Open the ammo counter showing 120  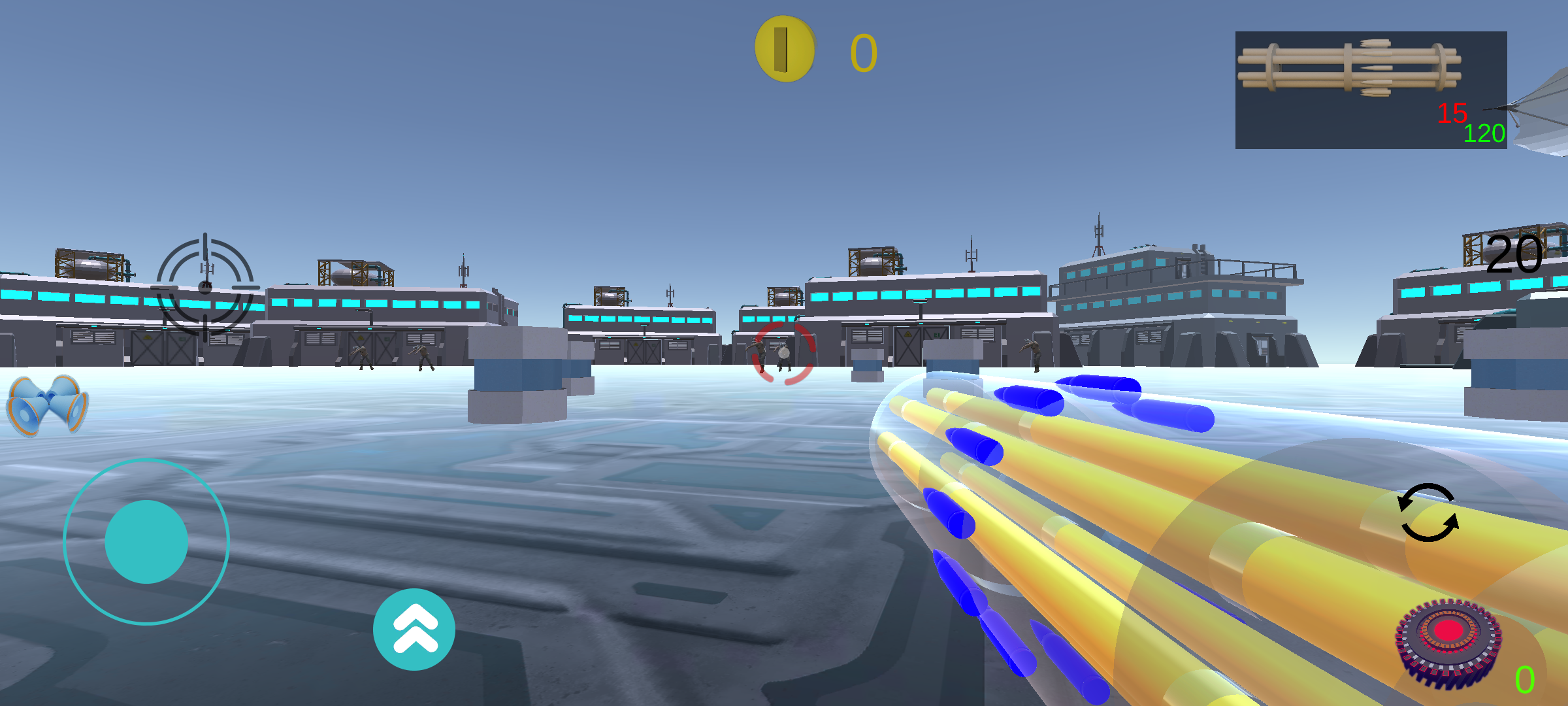pos(1484,133)
